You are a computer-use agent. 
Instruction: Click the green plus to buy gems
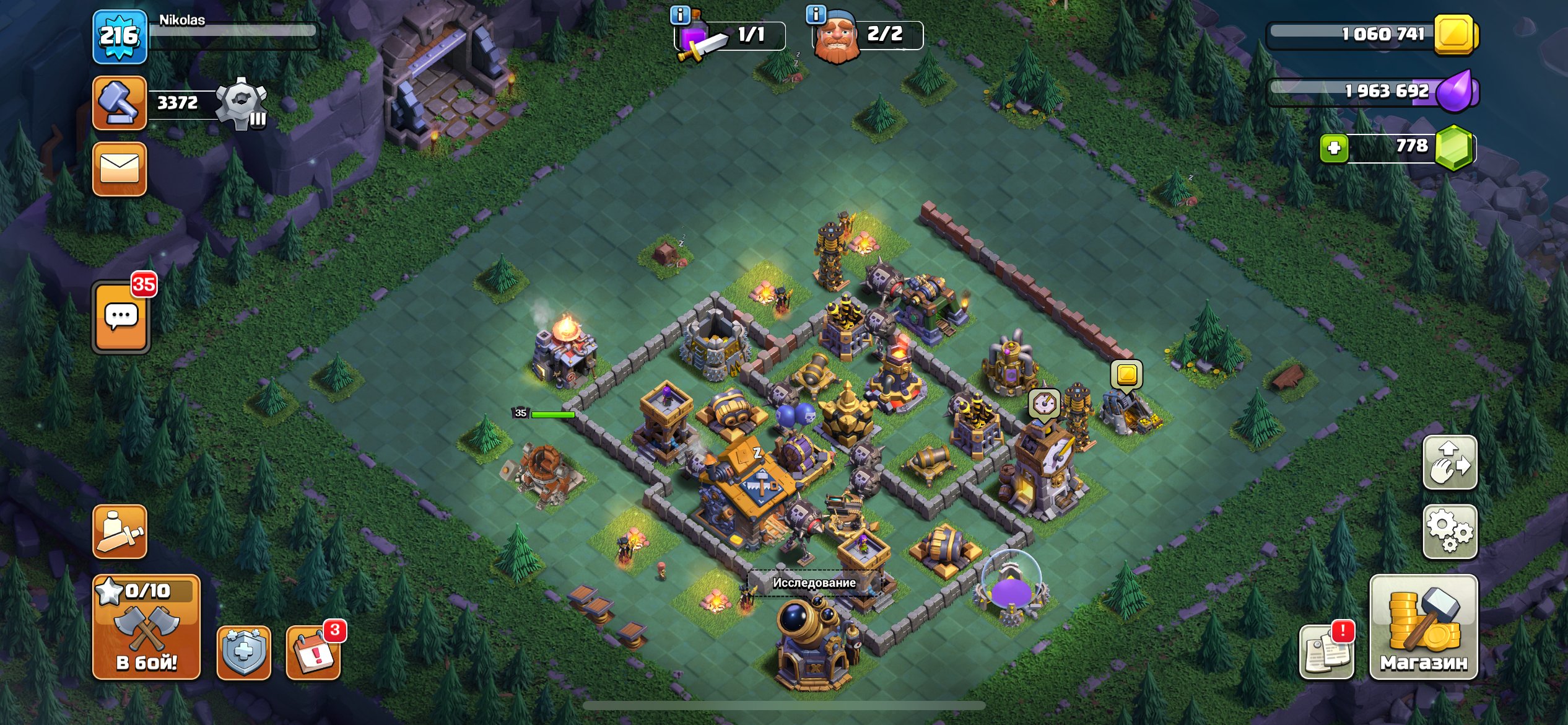[1334, 148]
